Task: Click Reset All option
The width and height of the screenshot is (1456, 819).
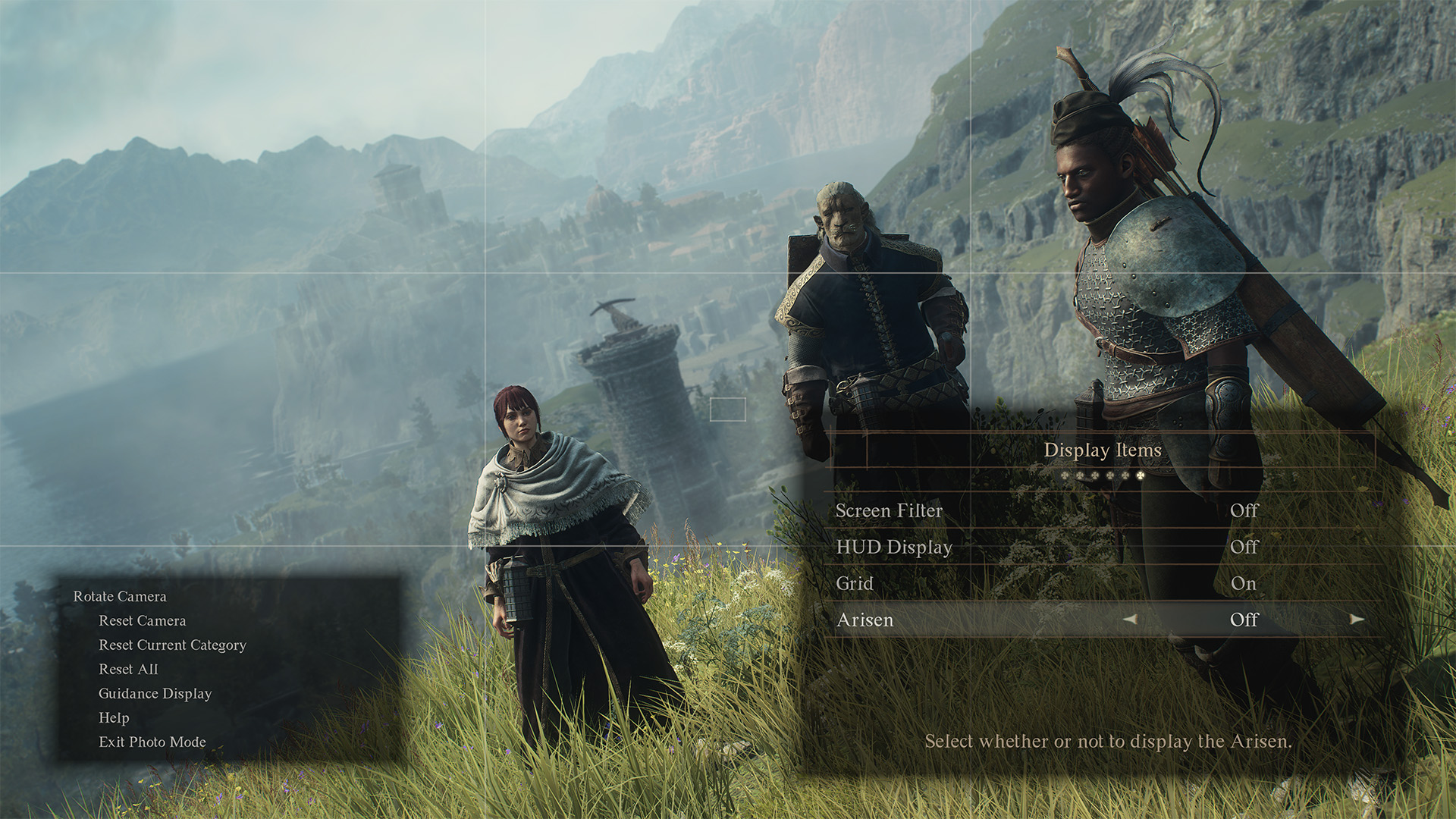Action: point(128,670)
